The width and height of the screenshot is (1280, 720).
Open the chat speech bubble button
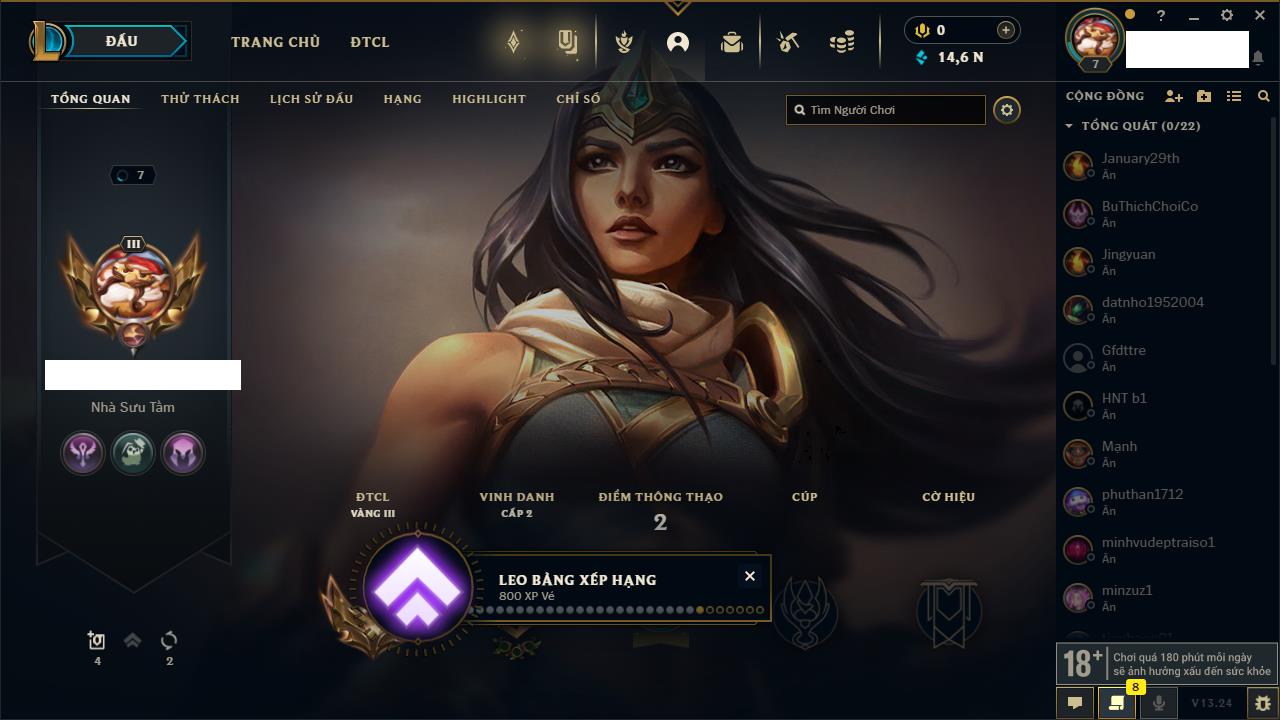tap(1075, 703)
